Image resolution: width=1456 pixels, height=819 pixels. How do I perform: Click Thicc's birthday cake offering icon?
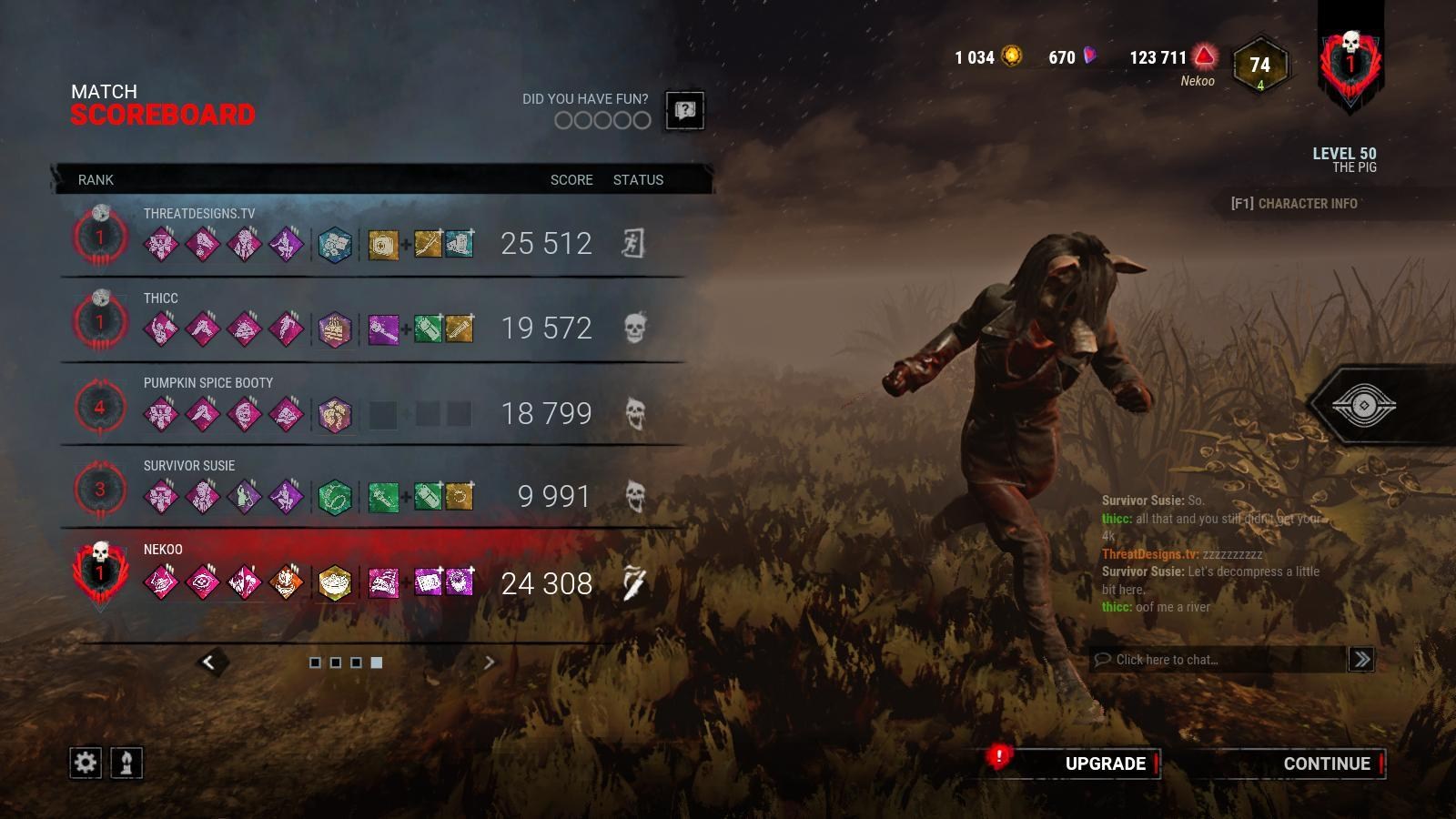[336, 328]
